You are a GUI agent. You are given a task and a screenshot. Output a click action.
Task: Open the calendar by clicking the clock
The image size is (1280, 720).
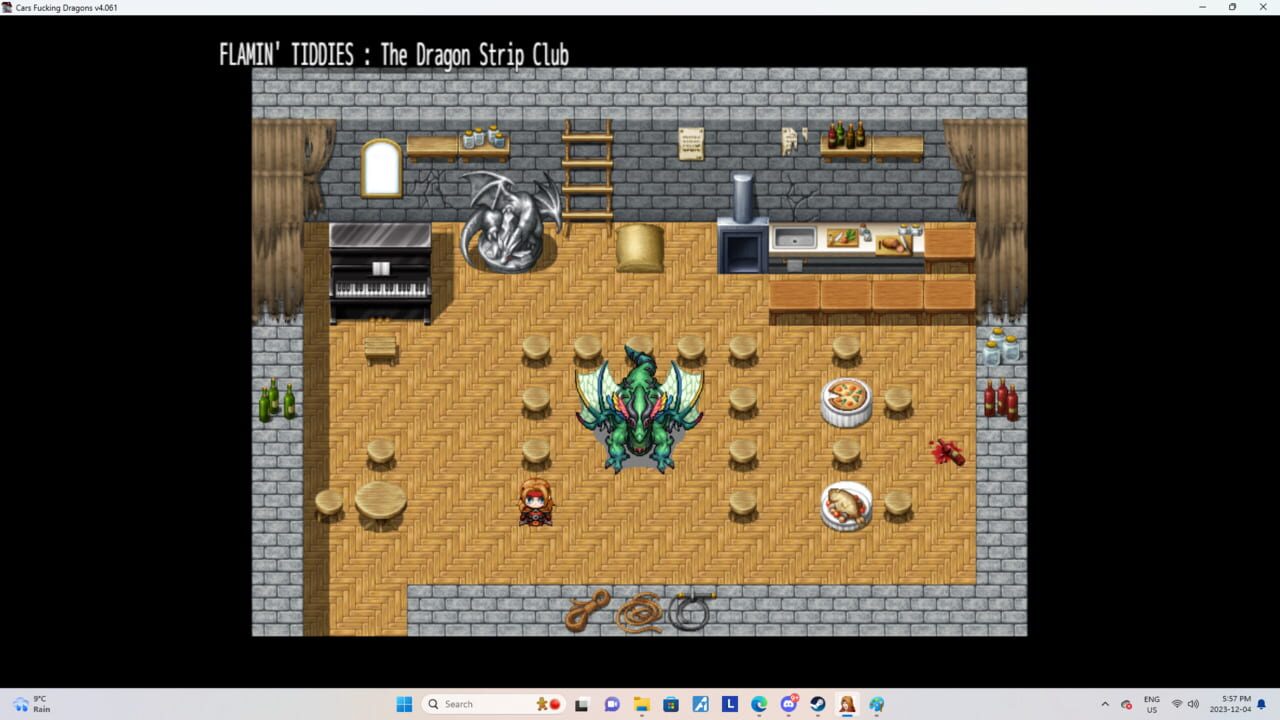[1231, 703]
